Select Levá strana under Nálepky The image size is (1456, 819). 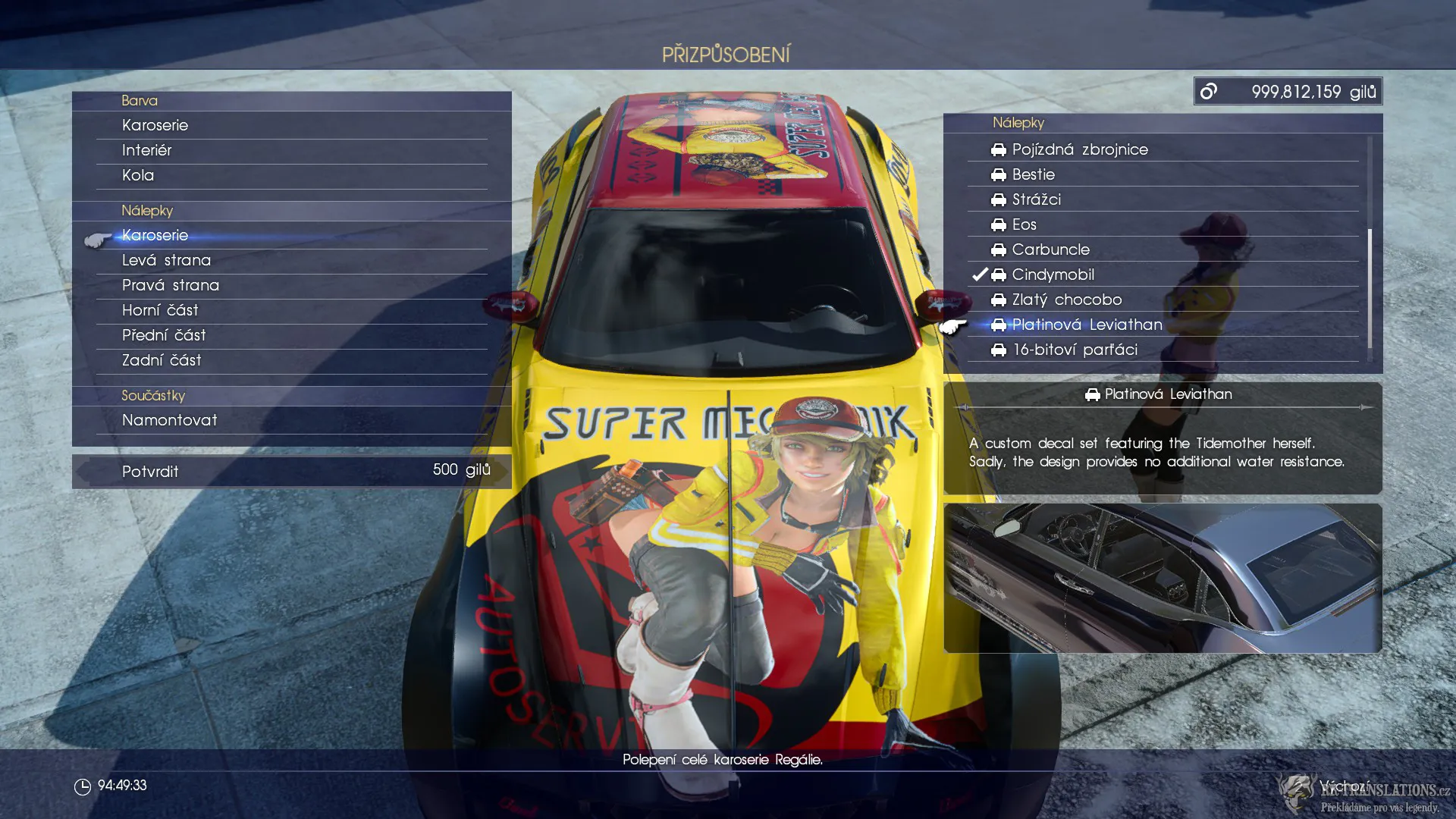click(x=166, y=260)
